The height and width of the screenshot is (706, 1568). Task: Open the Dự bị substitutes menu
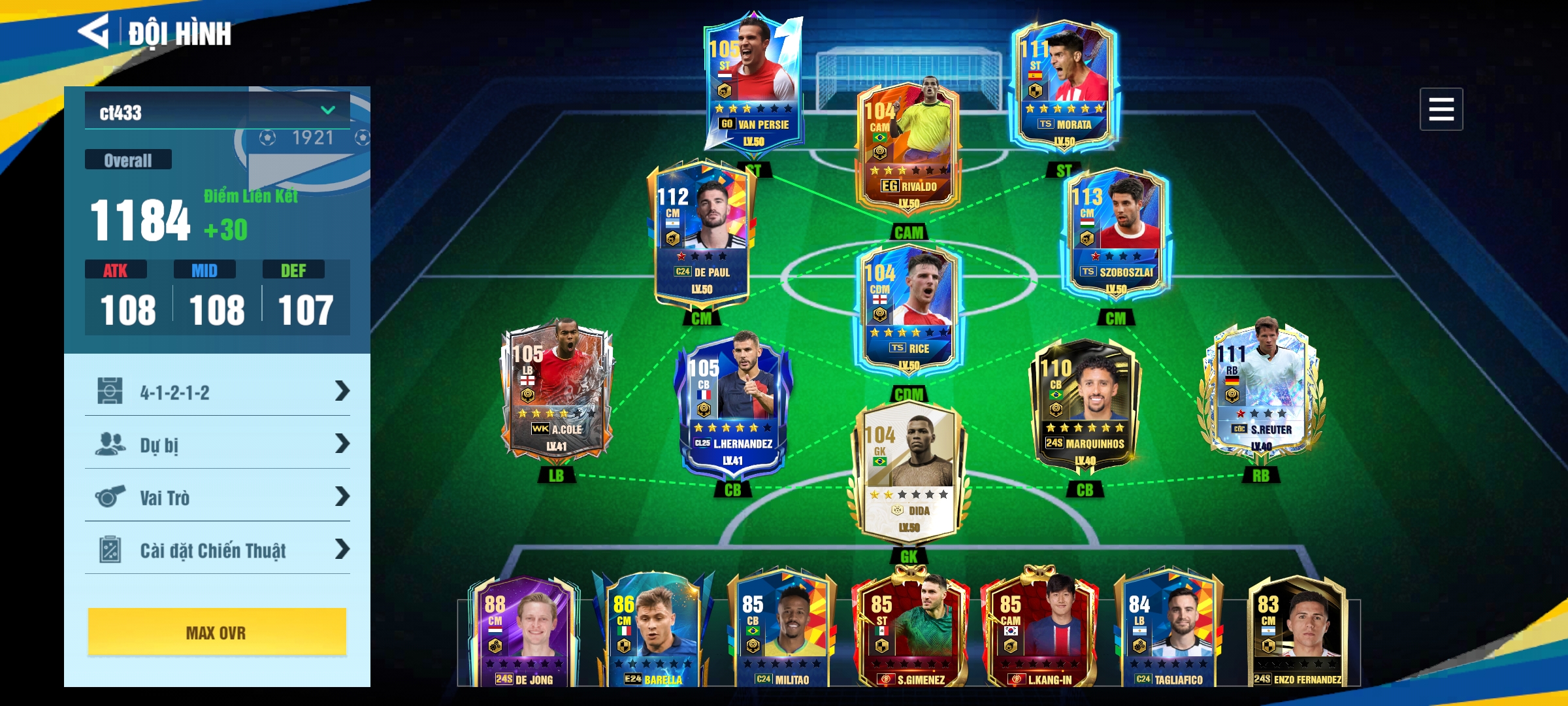(x=218, y=445)
